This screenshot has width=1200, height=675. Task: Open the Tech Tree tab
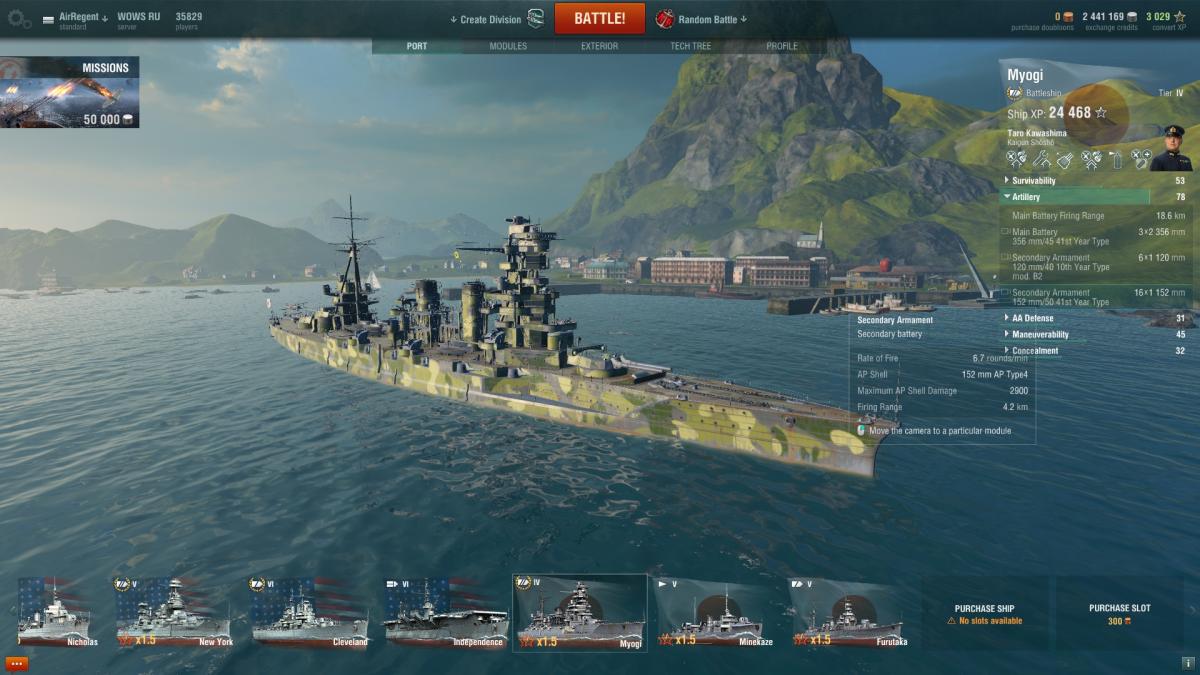pos(690,46)
